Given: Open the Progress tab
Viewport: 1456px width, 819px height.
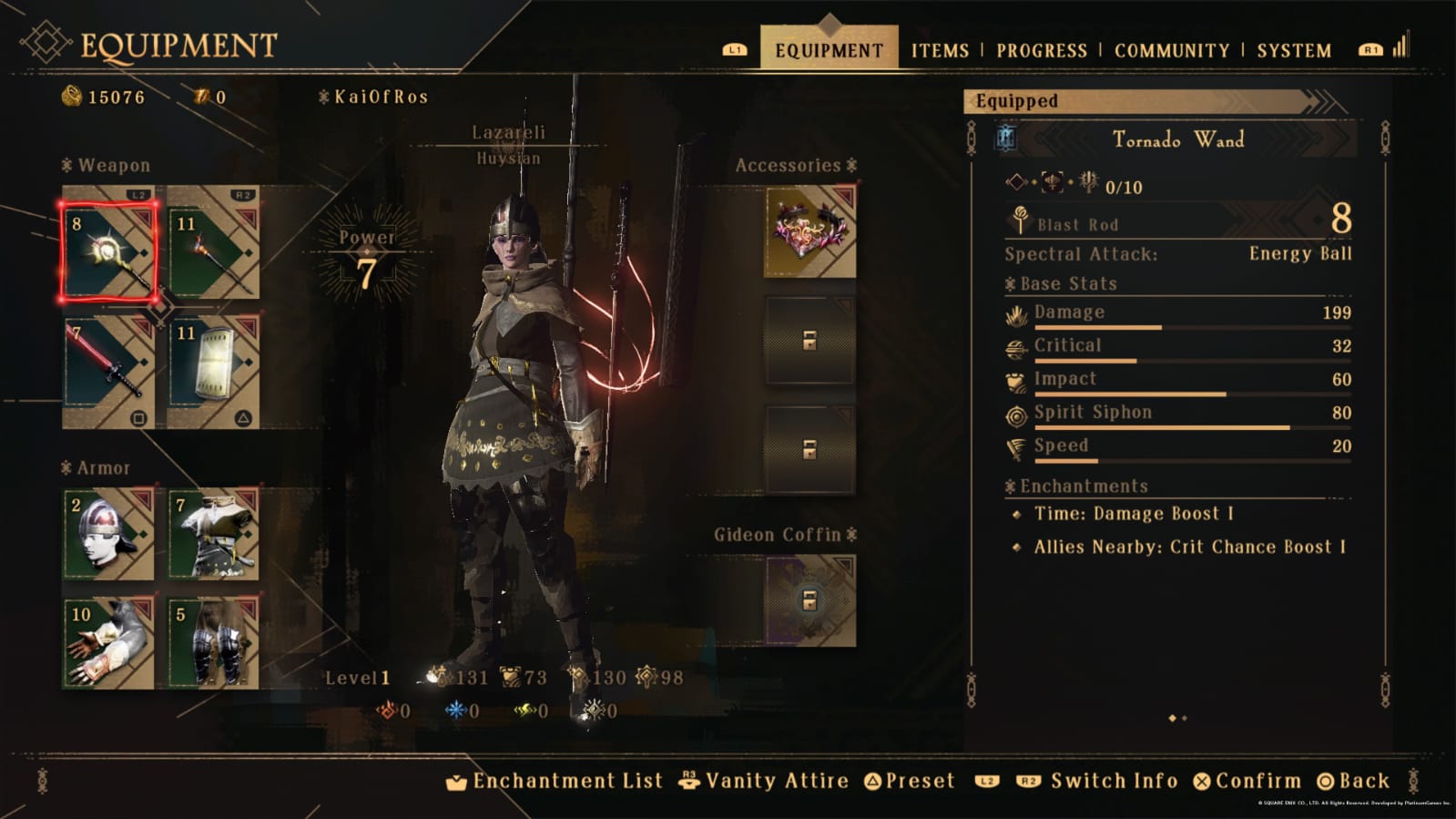Looking at the screenshot, I should click(1041, 50).
